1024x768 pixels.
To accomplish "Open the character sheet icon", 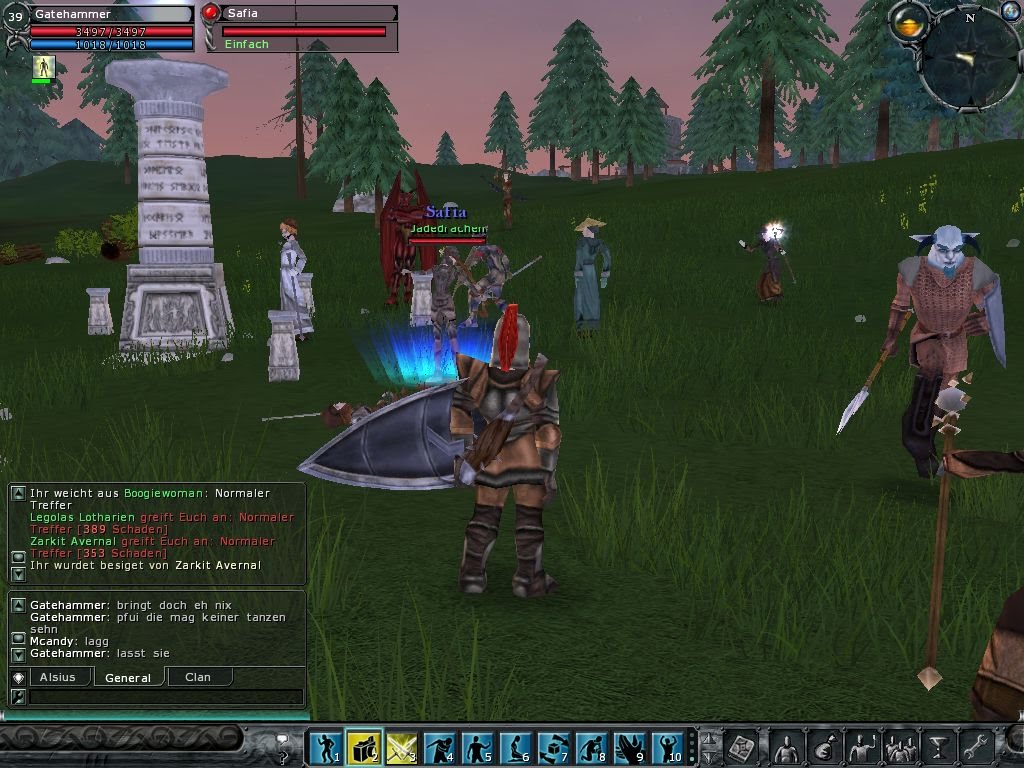I will pos(786,747).
